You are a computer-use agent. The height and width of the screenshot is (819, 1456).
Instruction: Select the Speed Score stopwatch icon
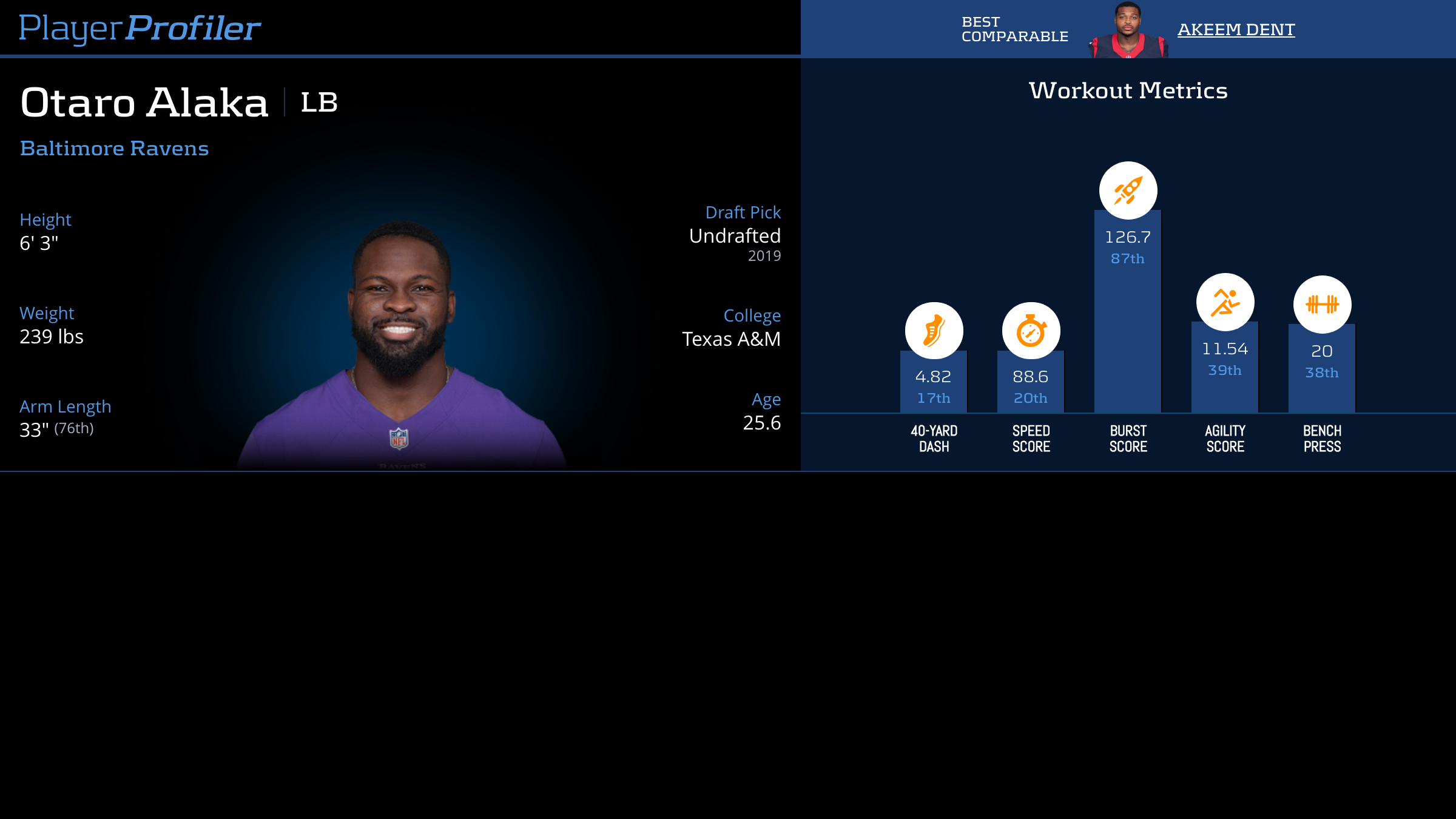(x=1031, y=331)
